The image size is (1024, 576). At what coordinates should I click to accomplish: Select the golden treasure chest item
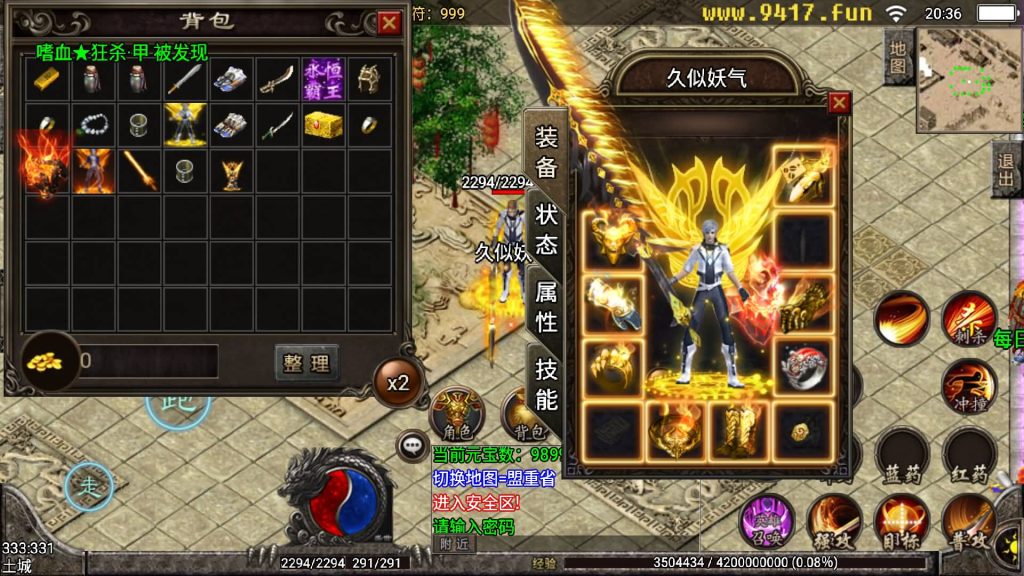tap(323, 125)
